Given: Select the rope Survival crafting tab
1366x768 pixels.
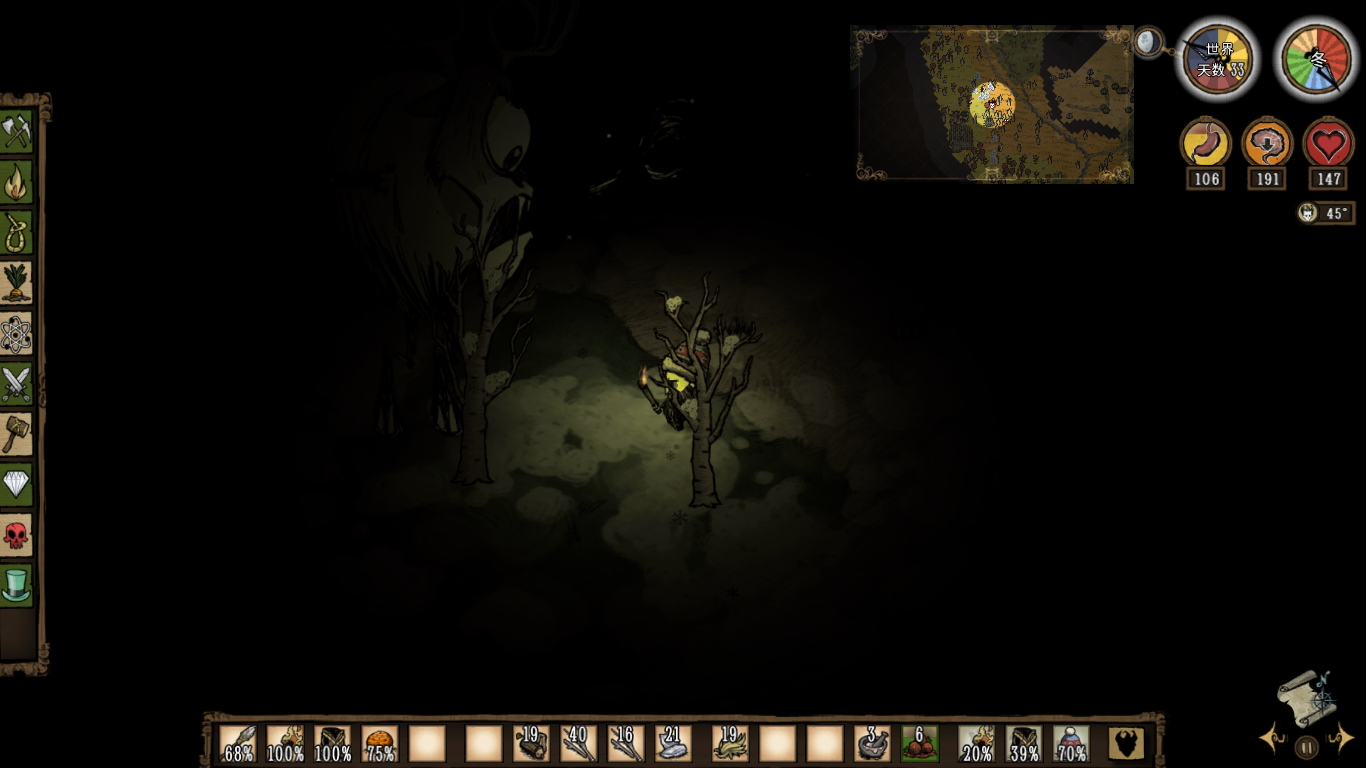Looking at the screenshot, I should point(17,232).
